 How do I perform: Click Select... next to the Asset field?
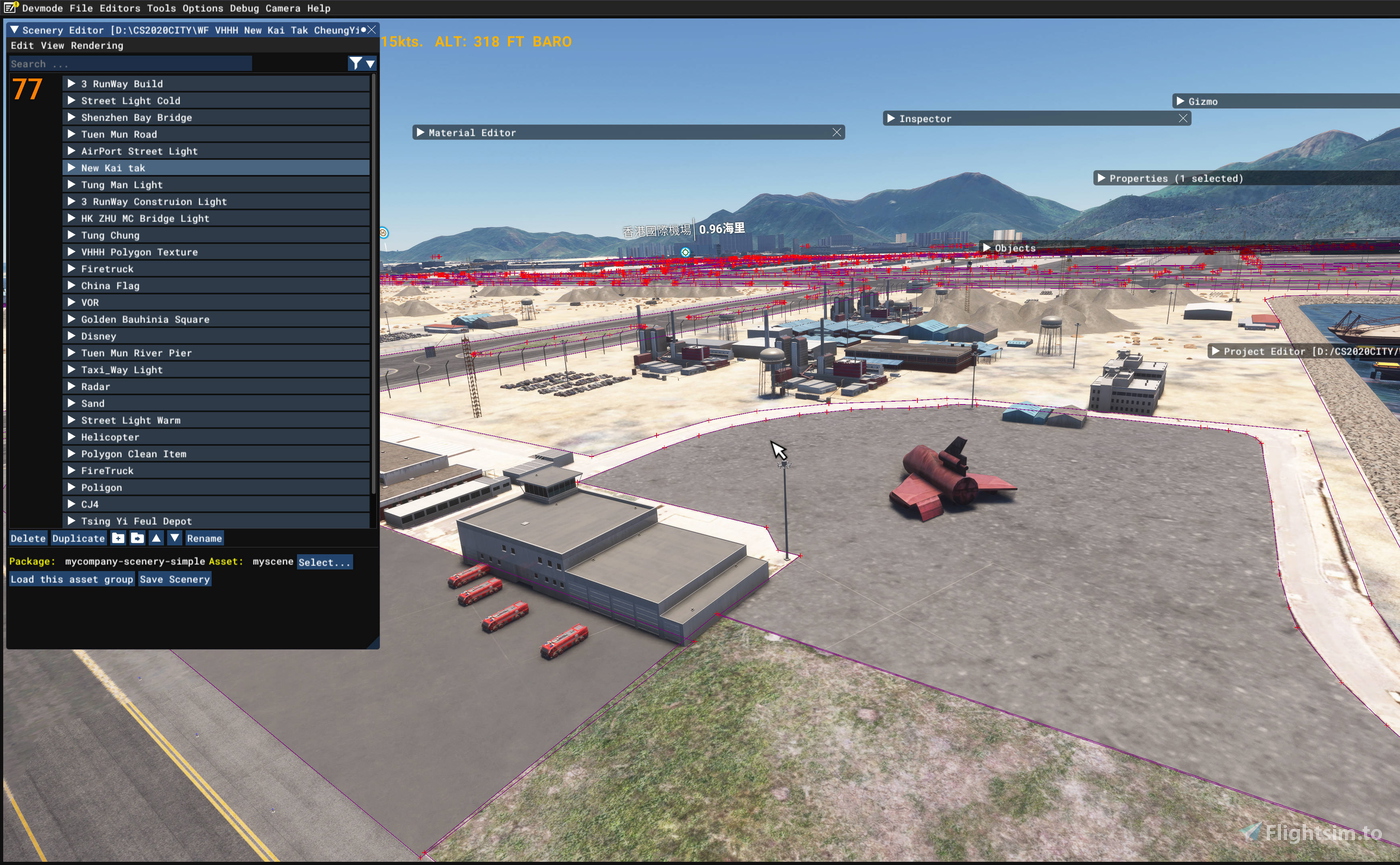(x=325, y=561)
